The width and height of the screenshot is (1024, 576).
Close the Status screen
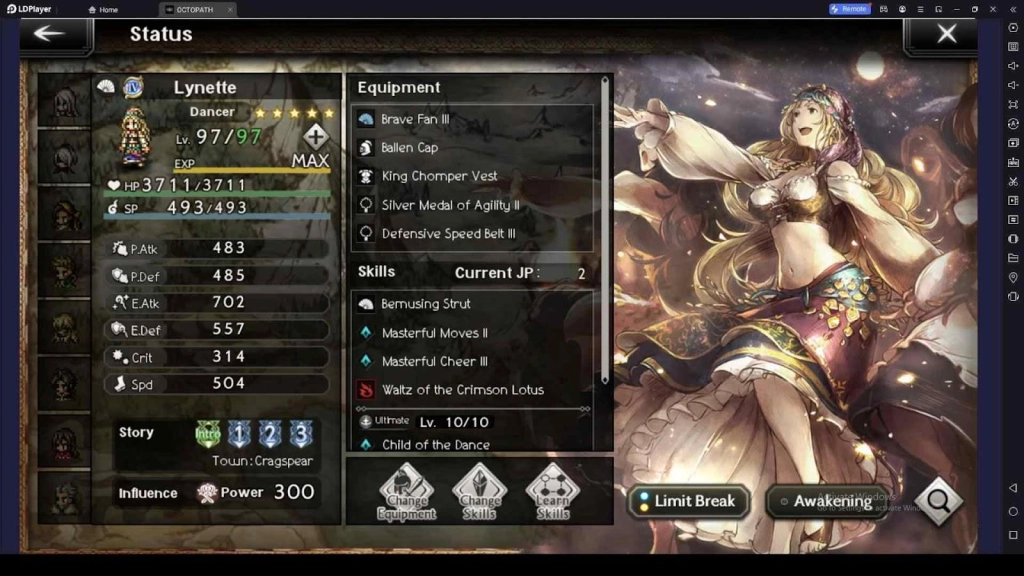click(946, 34)
